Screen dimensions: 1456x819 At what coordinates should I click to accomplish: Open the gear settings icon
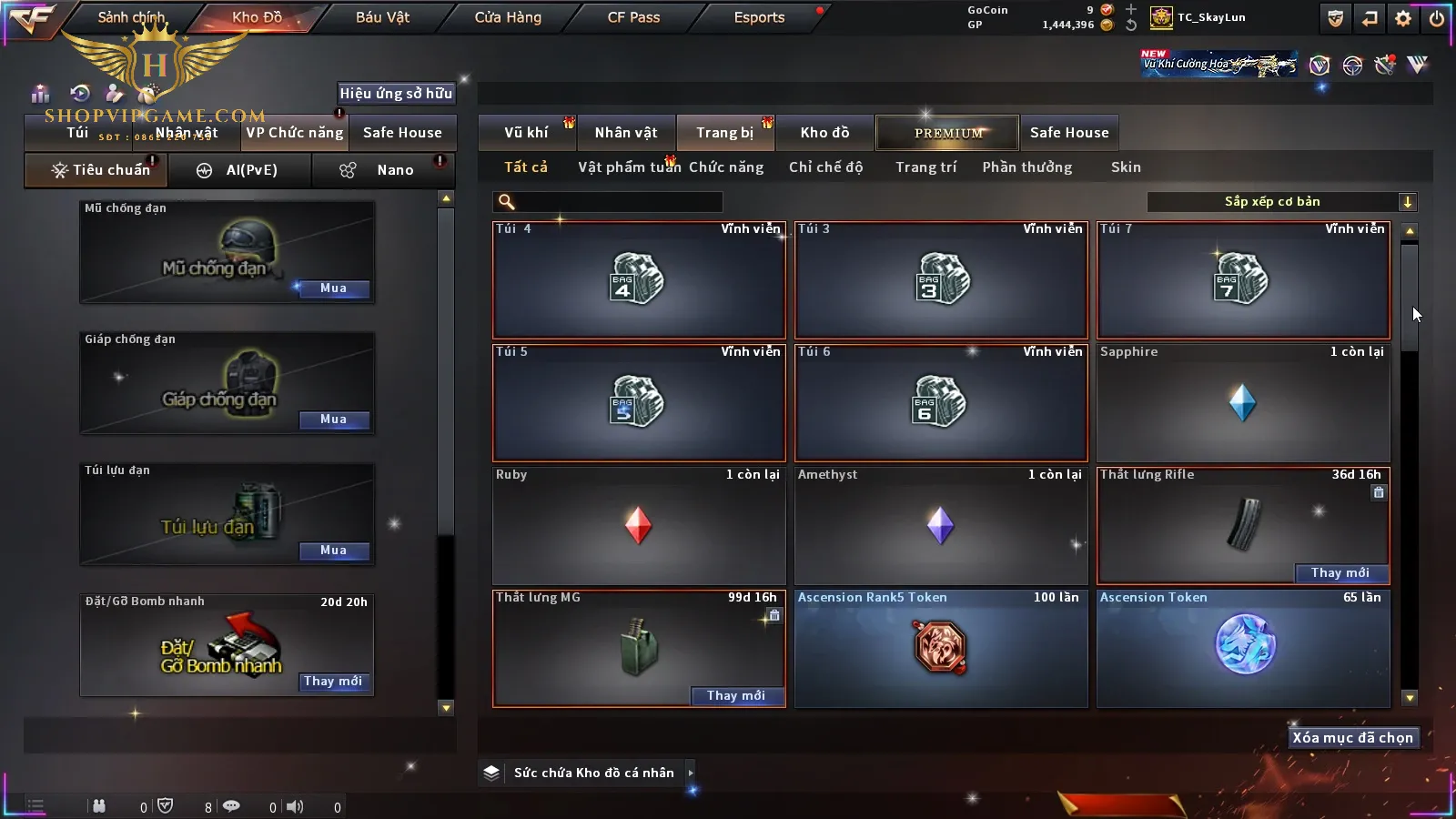coord(1403,18)
